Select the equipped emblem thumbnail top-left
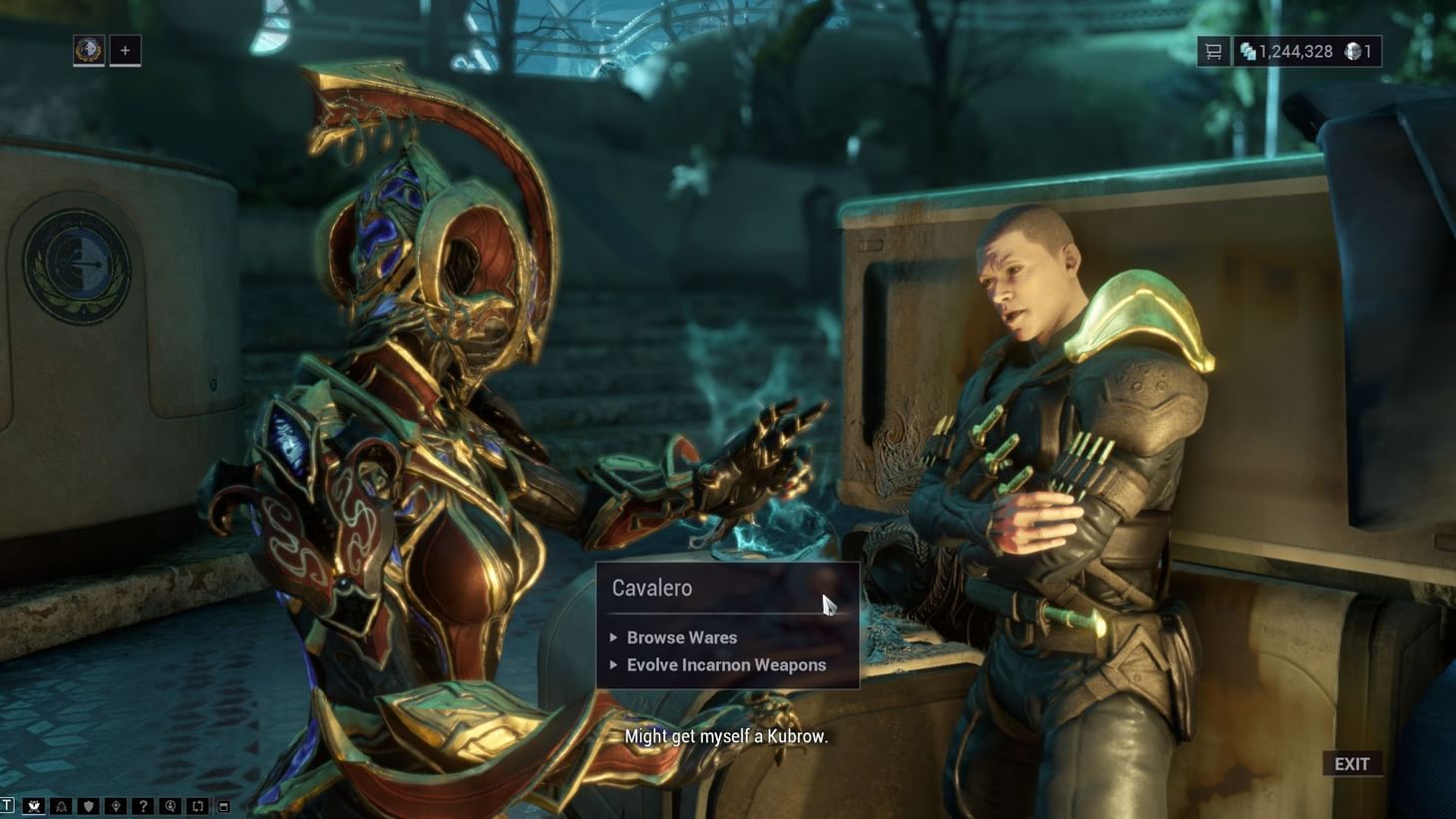 (88, 50)
